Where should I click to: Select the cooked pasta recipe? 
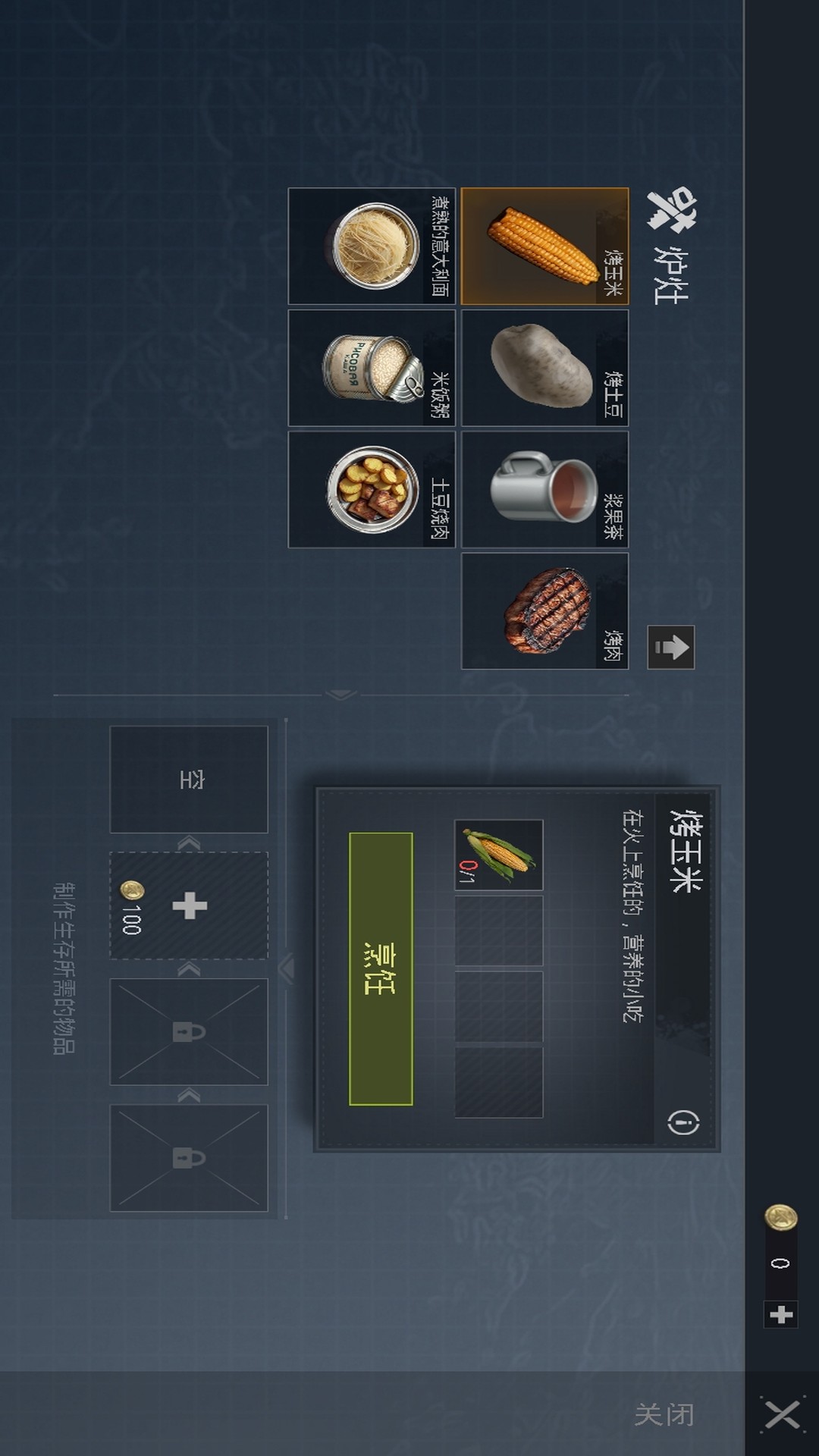[x=372, y=246]
